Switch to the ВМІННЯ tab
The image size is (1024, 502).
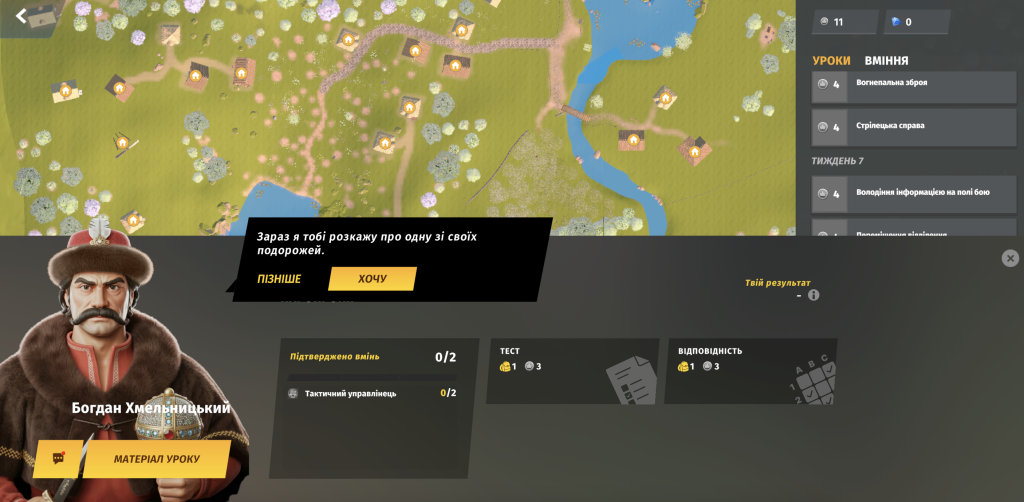(x=886, y=60)
